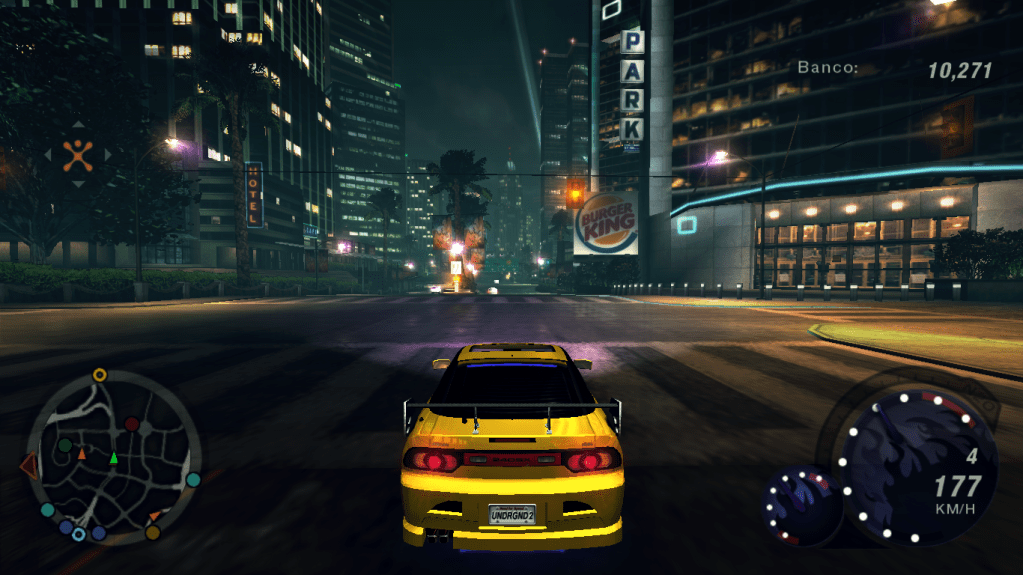
Task: Click the large red triangle on the minimap rim
Action: (x=28, y=465)
